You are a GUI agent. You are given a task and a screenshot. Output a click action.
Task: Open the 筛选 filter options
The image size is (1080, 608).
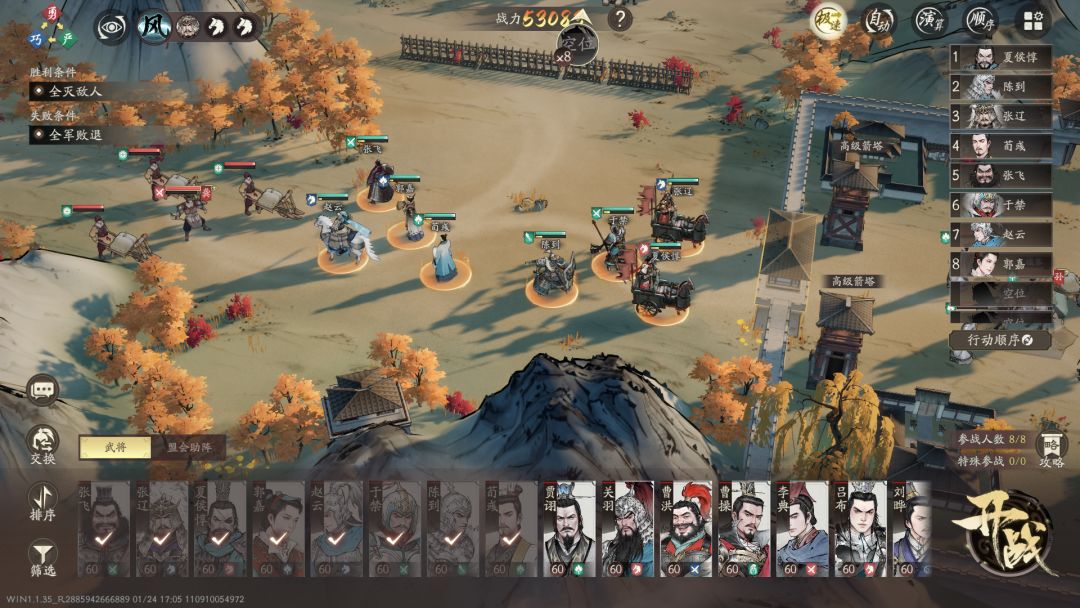pyautogui.click(x=43, y=555)
